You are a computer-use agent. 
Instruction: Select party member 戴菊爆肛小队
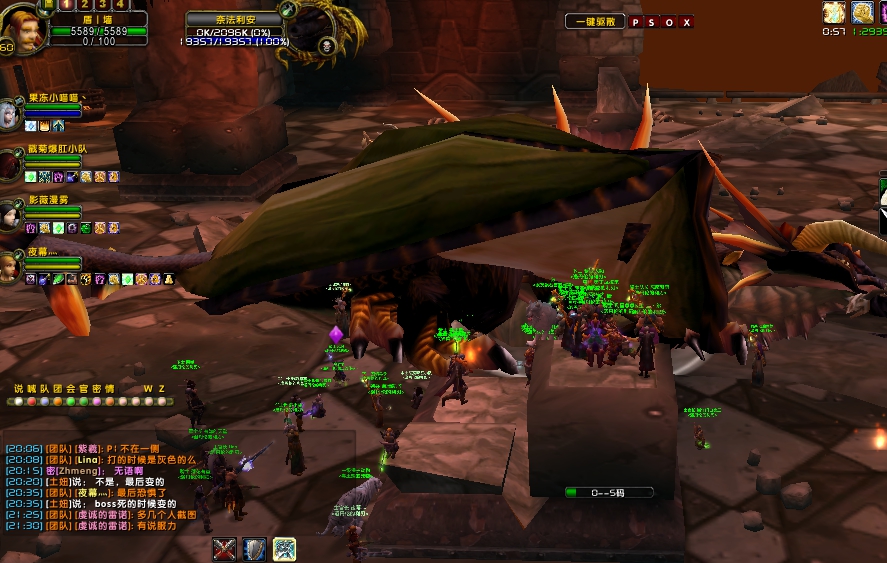click(12, 163)
